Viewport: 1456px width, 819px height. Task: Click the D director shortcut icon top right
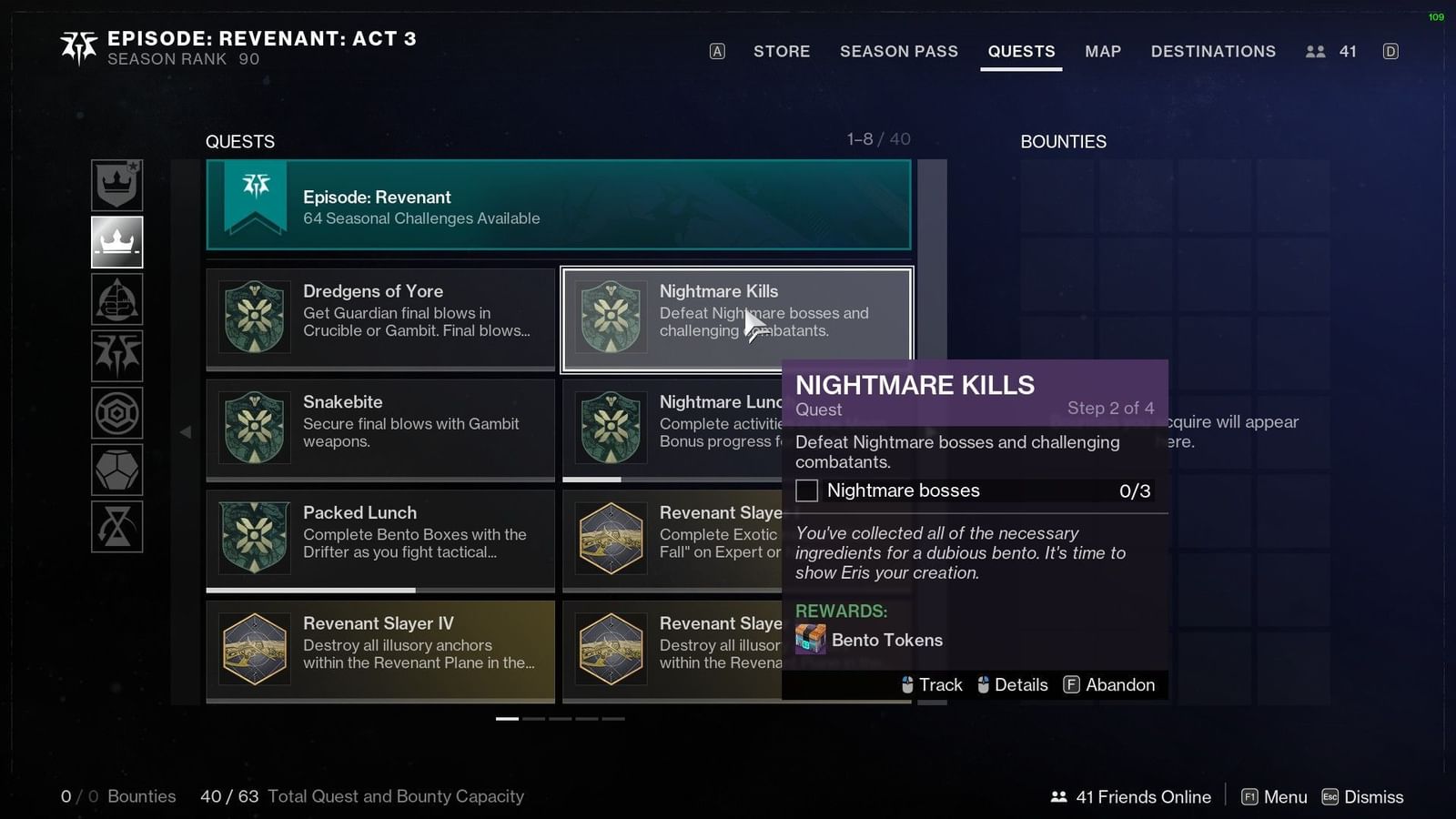point(1390,52)
